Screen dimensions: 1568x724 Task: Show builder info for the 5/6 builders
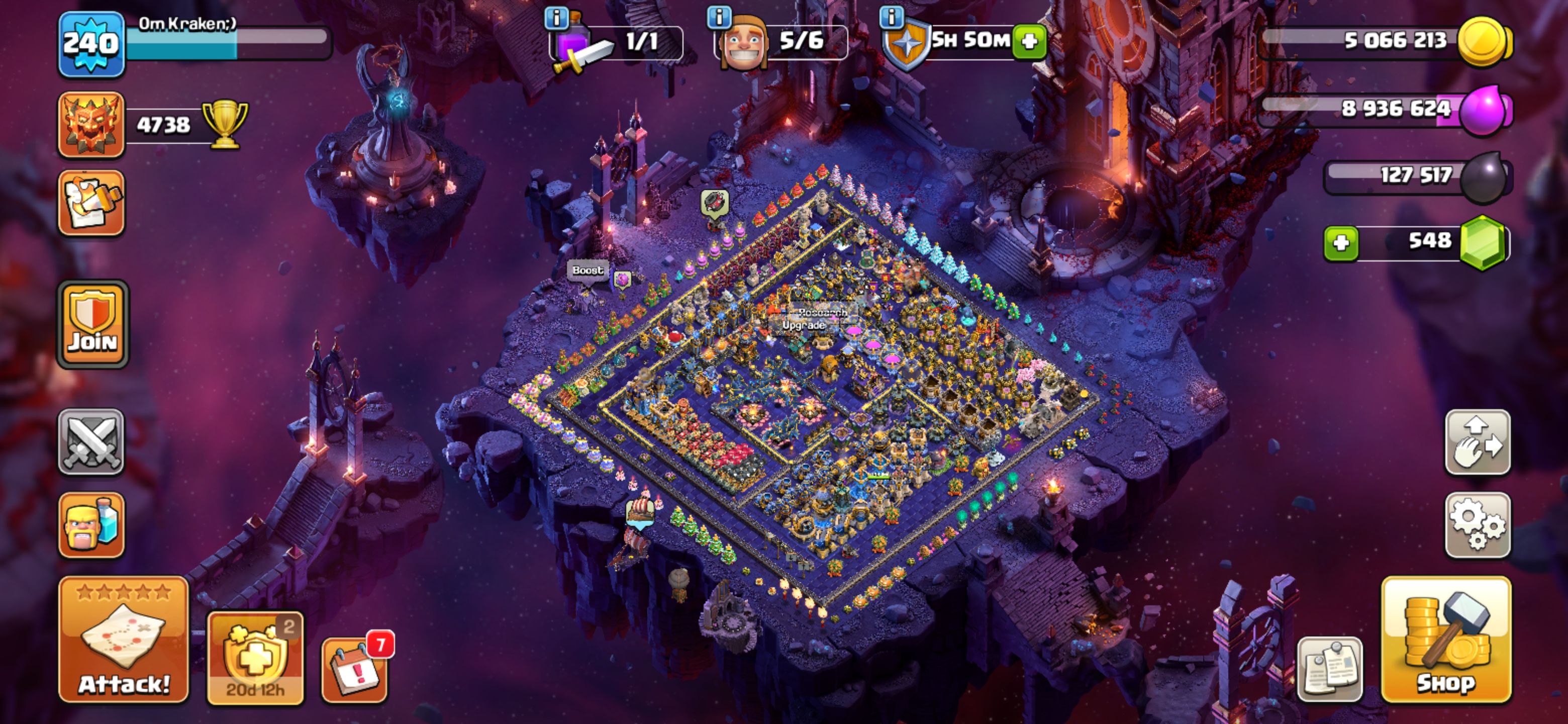(719, 17)
